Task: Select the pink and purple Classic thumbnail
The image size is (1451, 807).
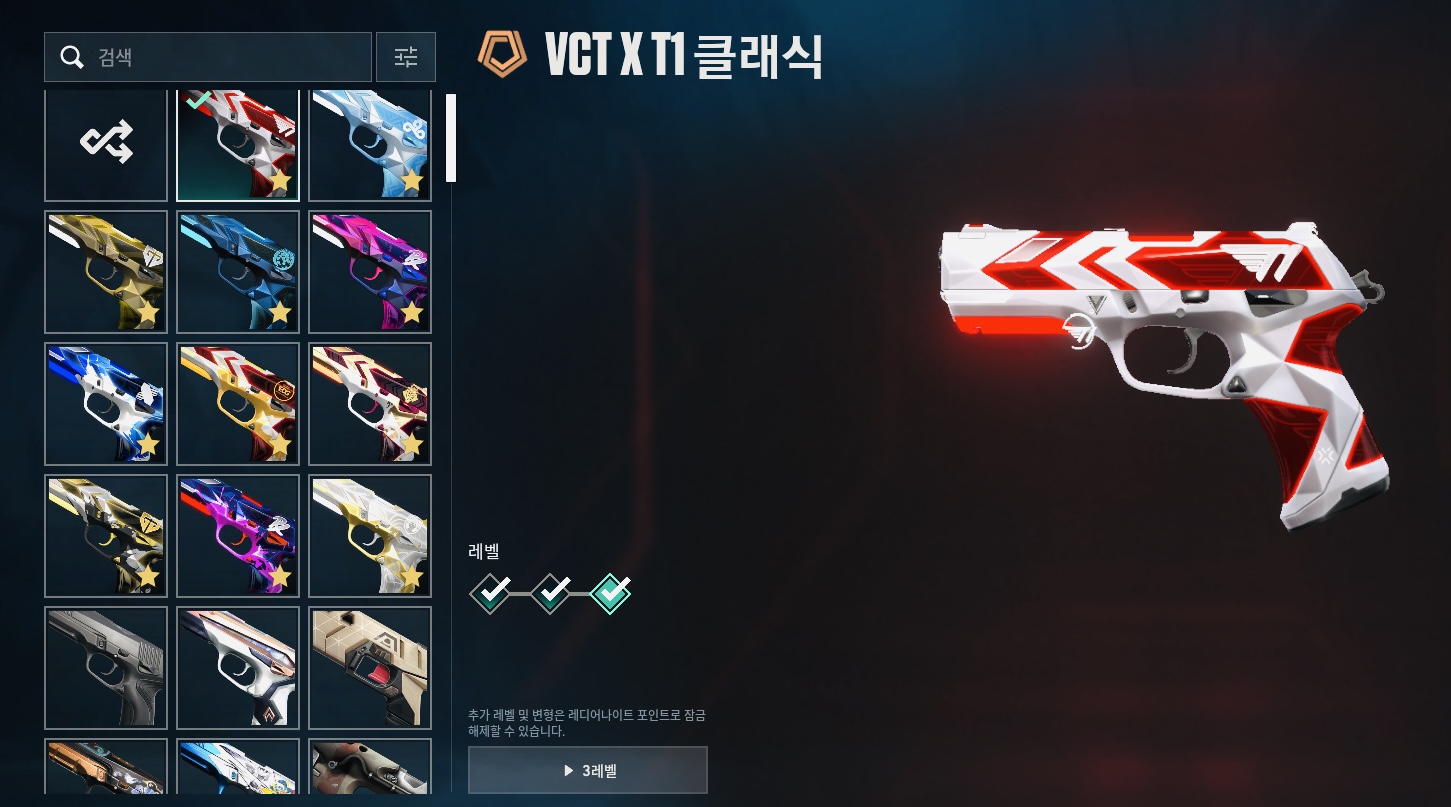Action: 370,271
